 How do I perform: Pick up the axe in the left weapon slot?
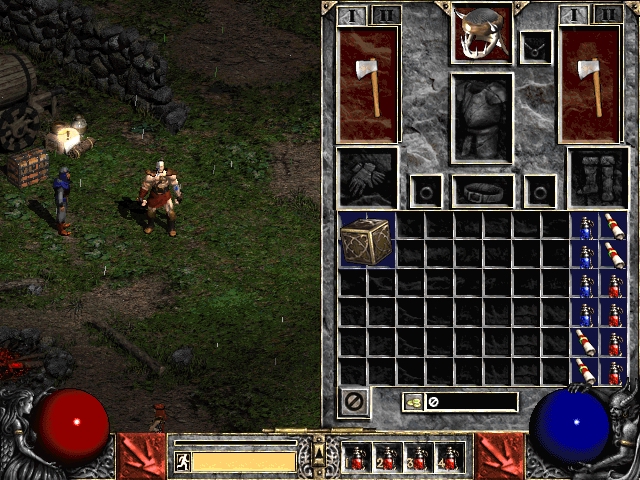(x=368, y=84)
